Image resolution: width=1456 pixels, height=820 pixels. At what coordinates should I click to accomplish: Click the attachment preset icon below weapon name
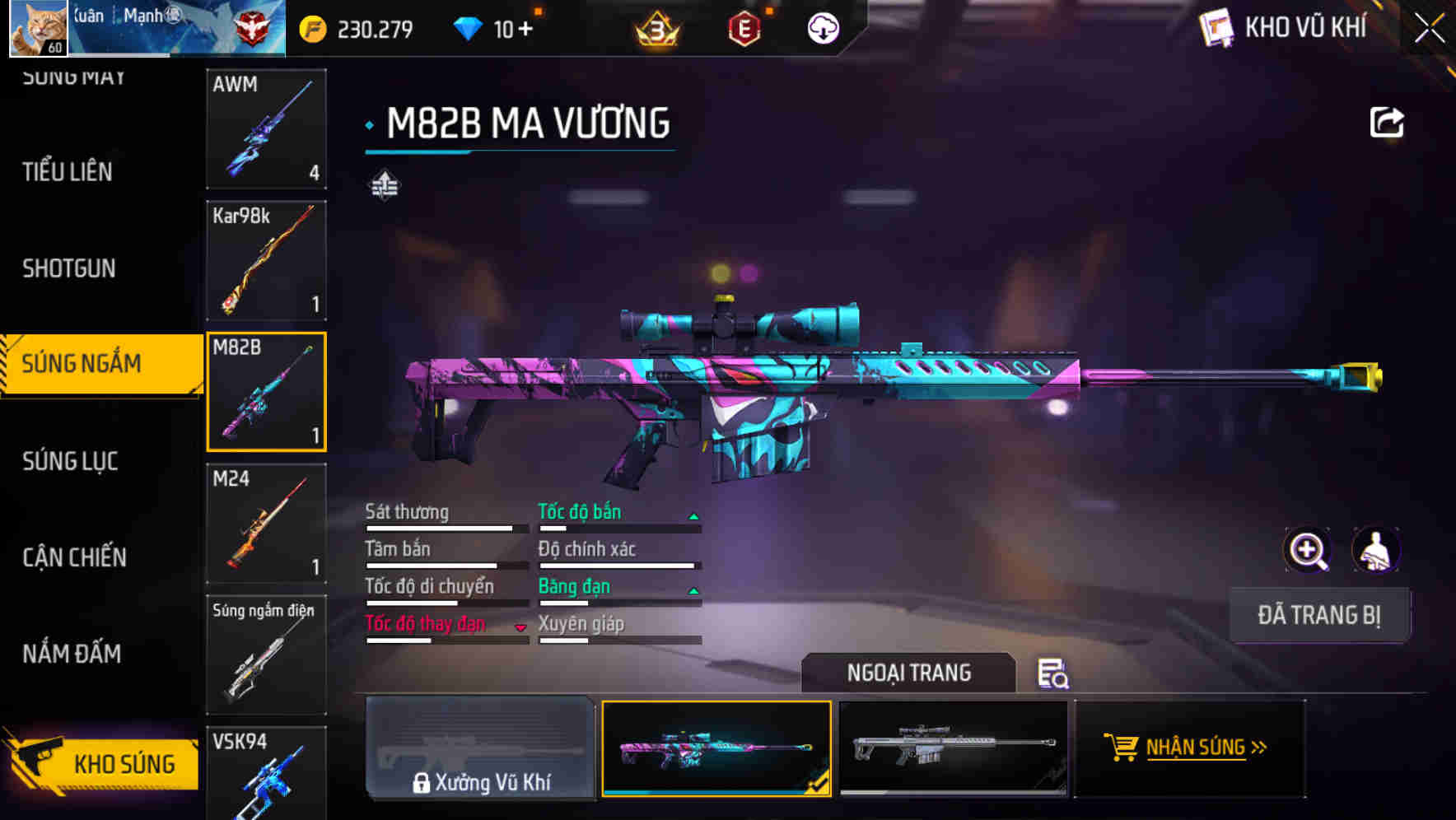pos(384,185)
